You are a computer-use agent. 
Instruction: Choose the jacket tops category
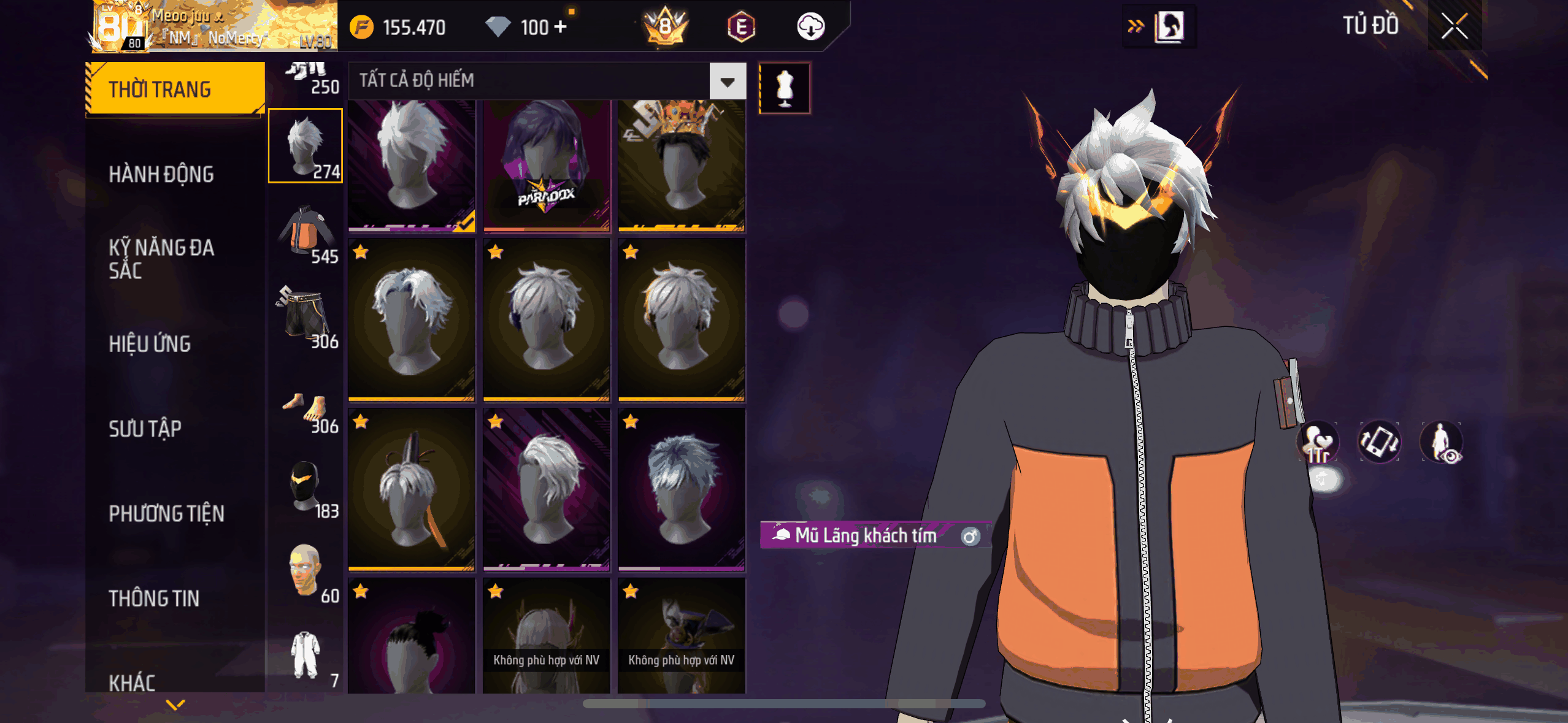click(306, 233)
